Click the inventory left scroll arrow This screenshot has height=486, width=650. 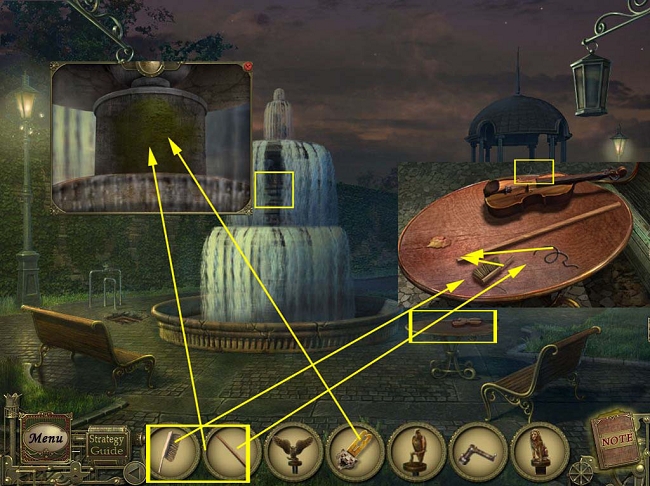(135, 469)
